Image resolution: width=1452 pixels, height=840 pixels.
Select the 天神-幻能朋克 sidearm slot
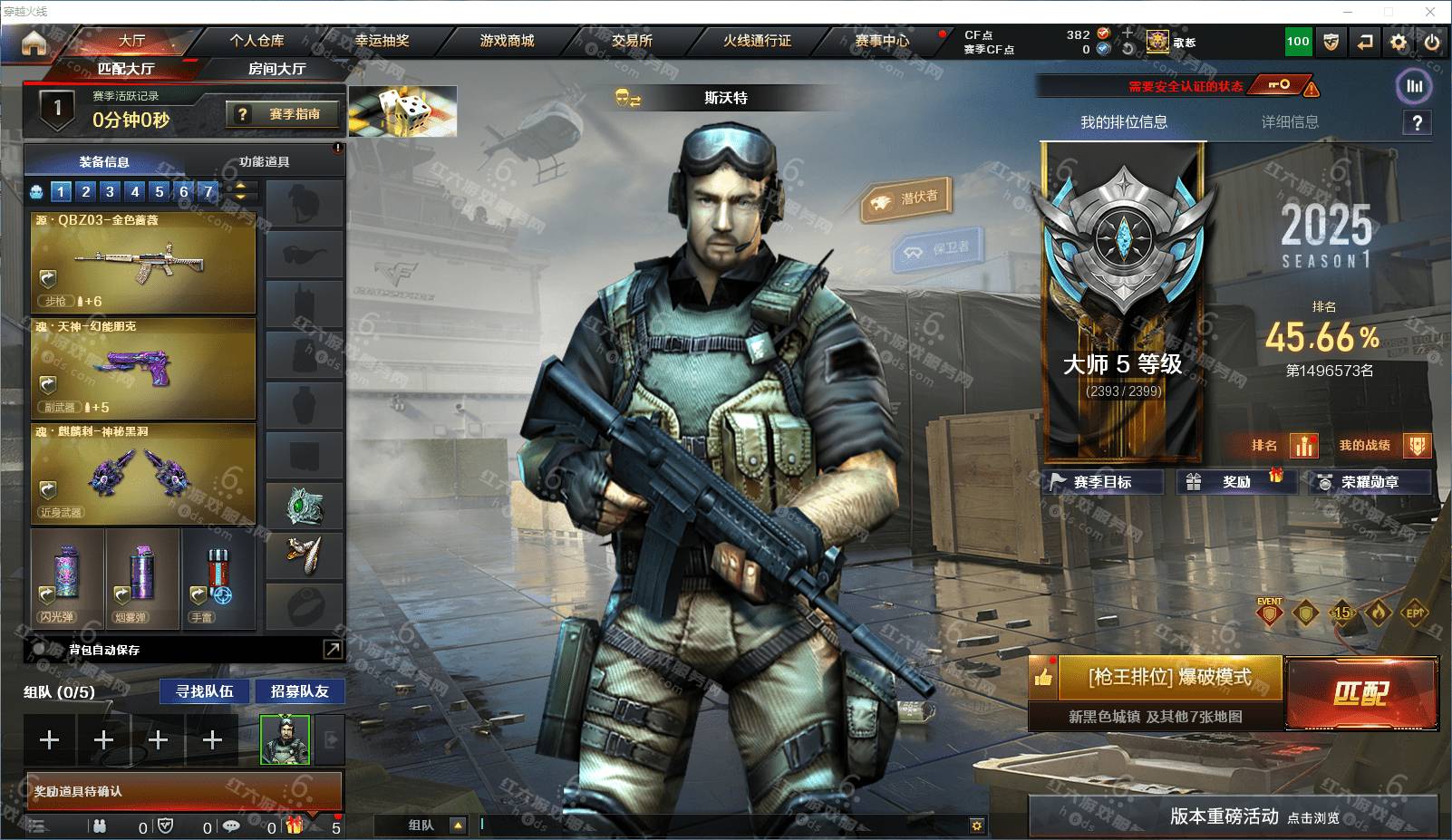click(x=143, y=367)
